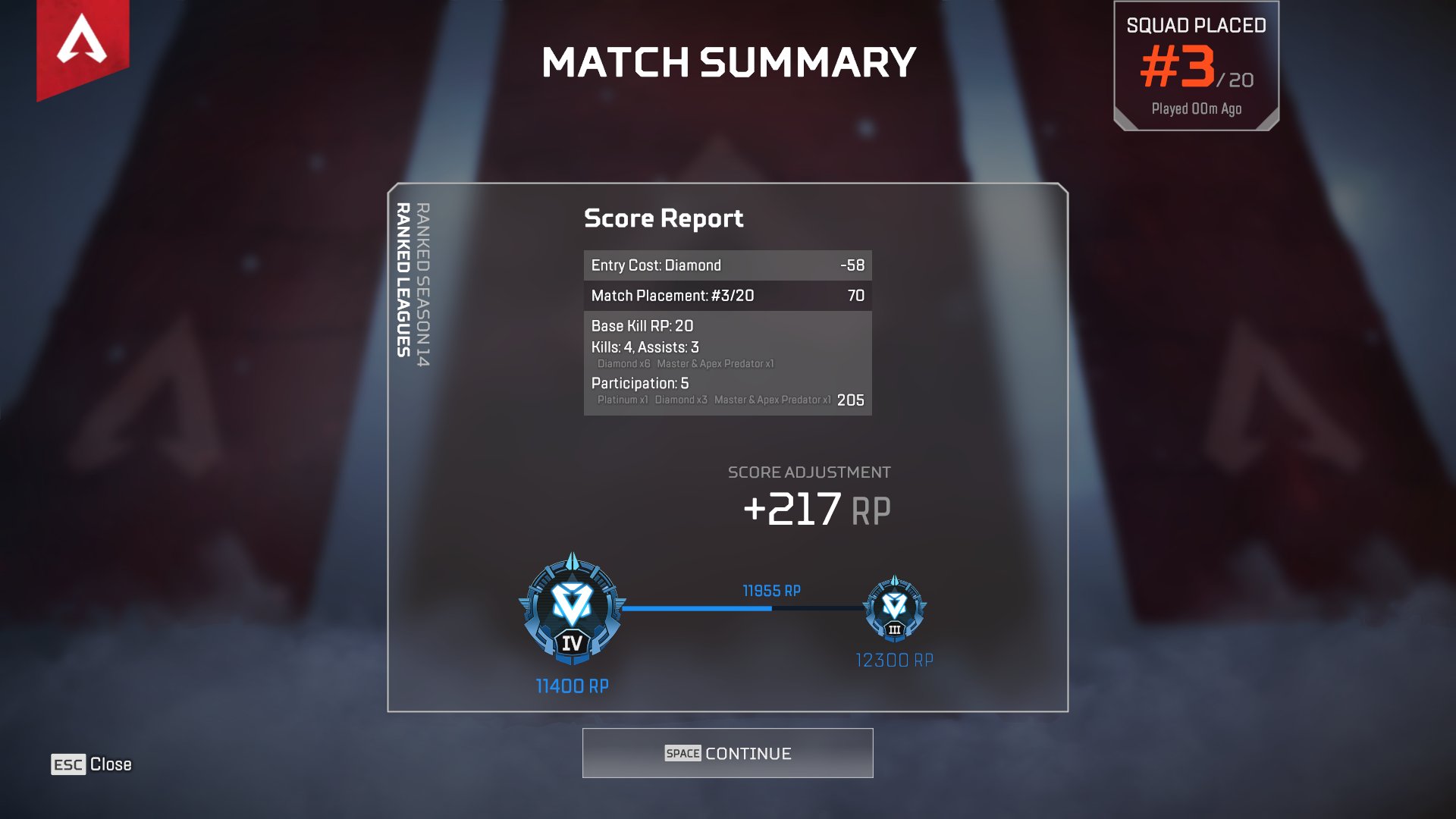Image resolution: width=1456 pixels, height=819 pixels.
Task: Click Close to exit the summary
Action: coord(111,764)
